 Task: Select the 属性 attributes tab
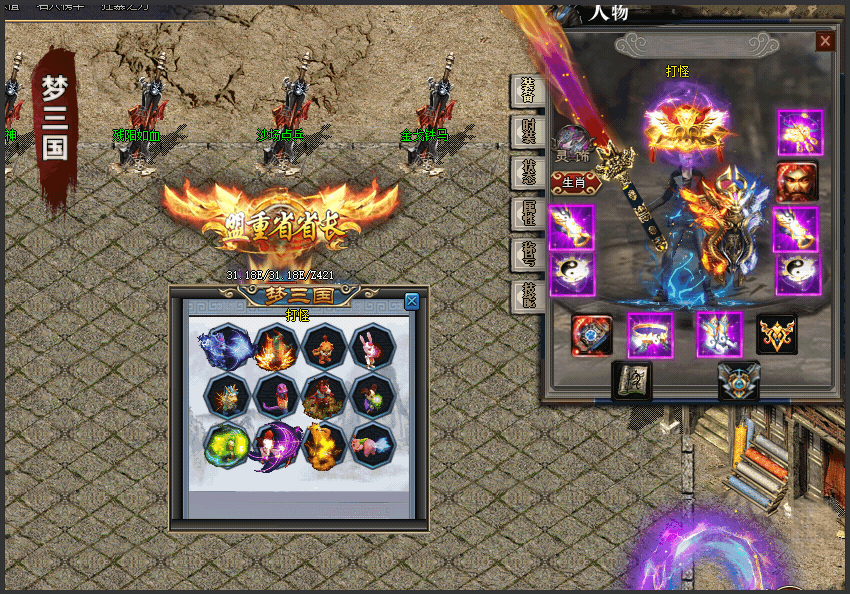(x=526, y=213)
